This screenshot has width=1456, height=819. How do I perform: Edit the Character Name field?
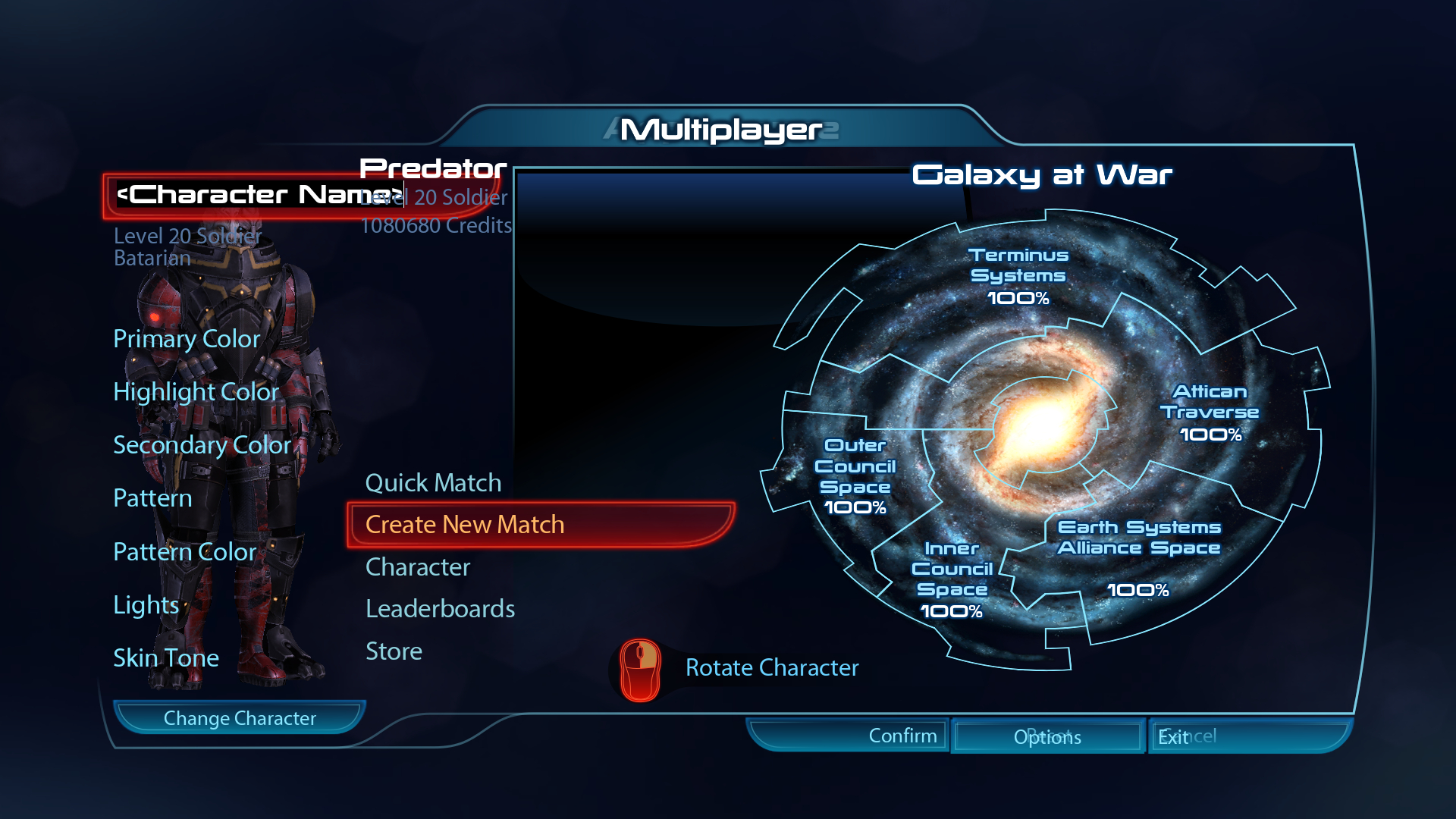point(258,195)
